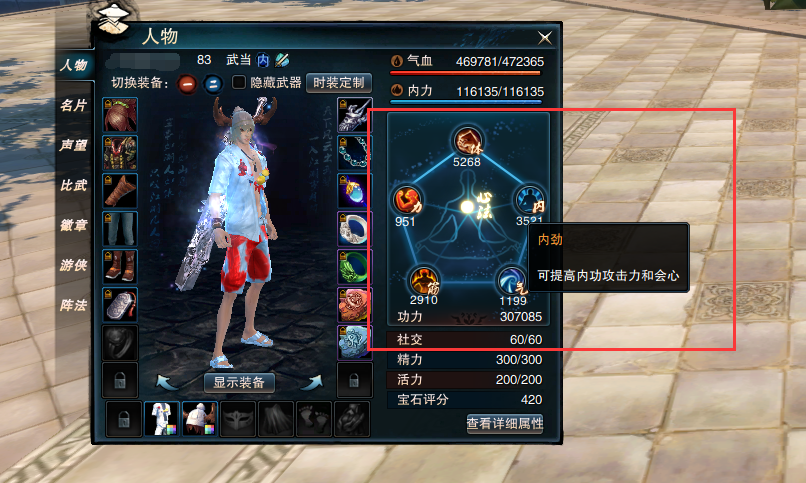This screenshot has width=806, height=483.
Task: Toggle the 隐藏武器 hide weapon checkbox
Action: coord(239,83)
